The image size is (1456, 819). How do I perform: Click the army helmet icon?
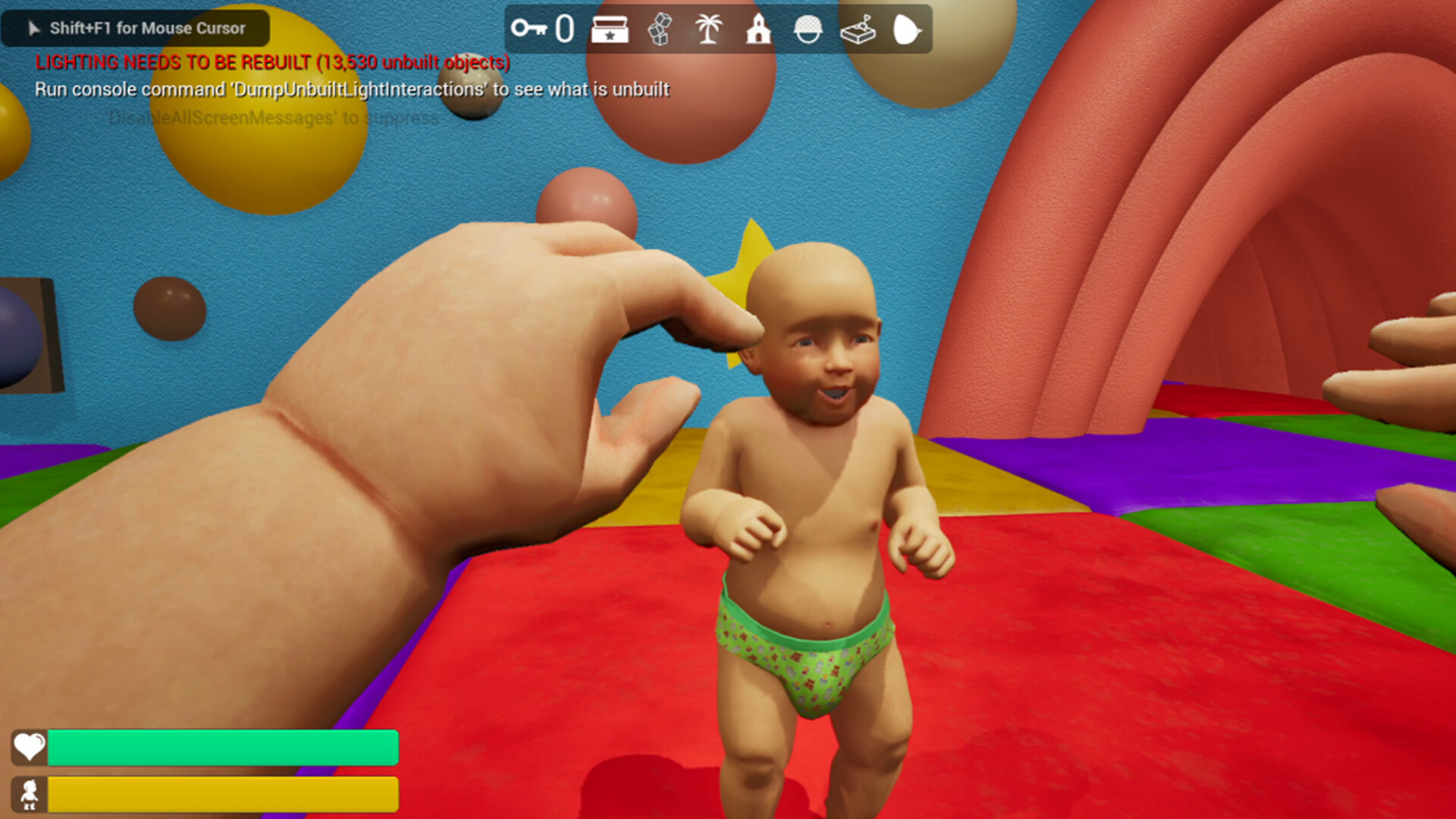coord(808,30)
